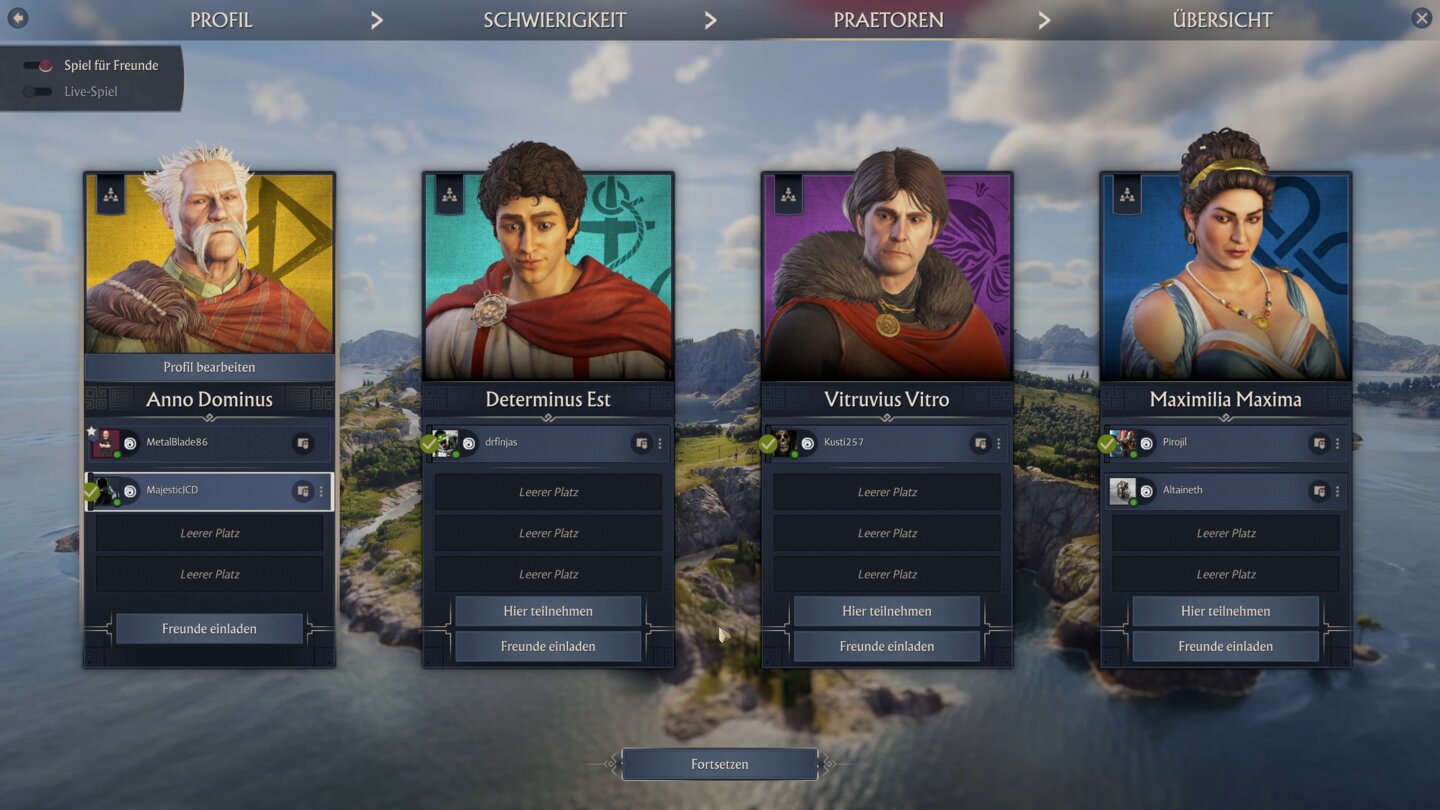Toggle the Live-Spiel switch
This screenshot has width=1440, height=810.
pos(38,92)
